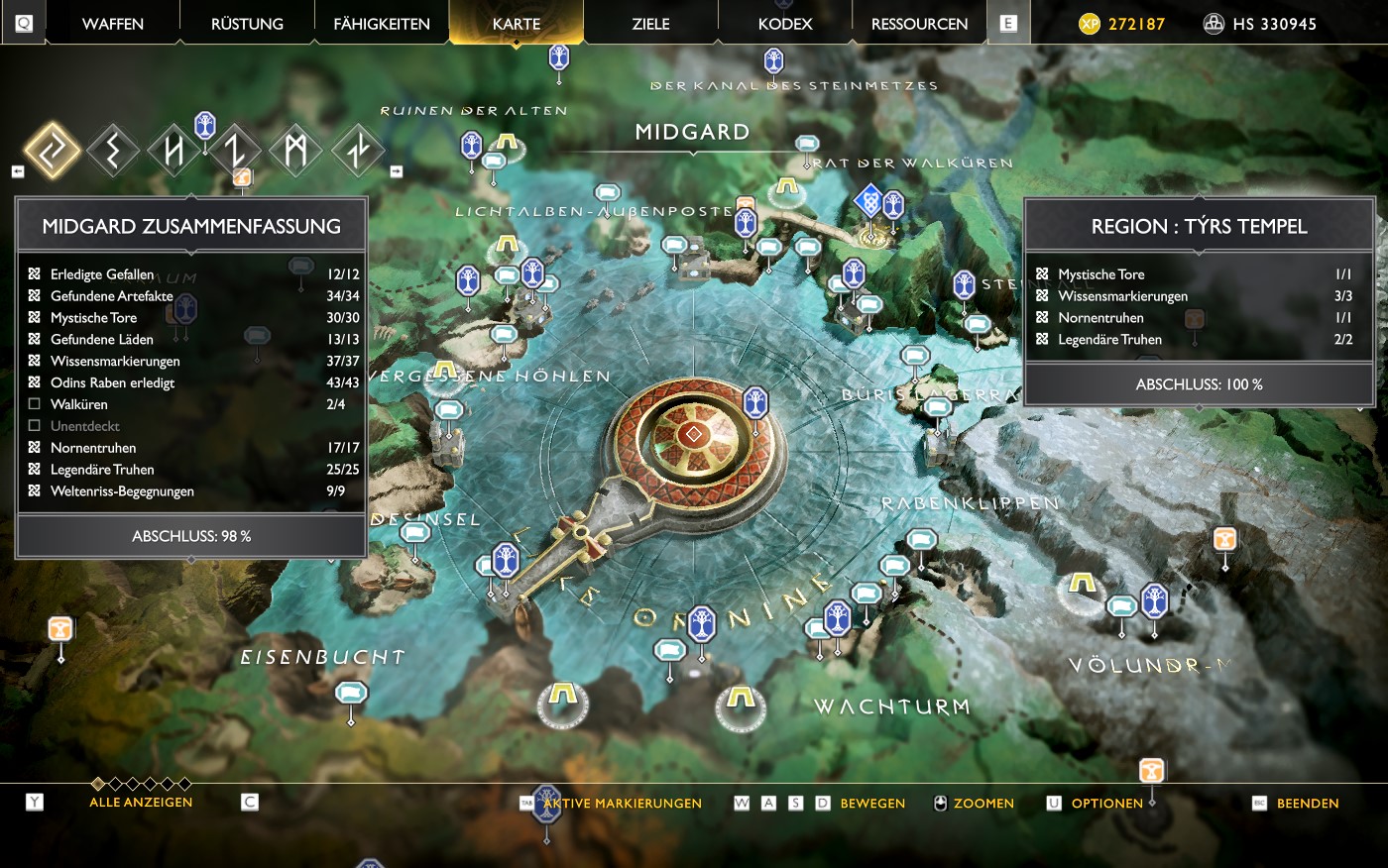Select the highlighted Midgard realm rune
The height and width of the screenshot is (868, 1388).
click(53, 151)
